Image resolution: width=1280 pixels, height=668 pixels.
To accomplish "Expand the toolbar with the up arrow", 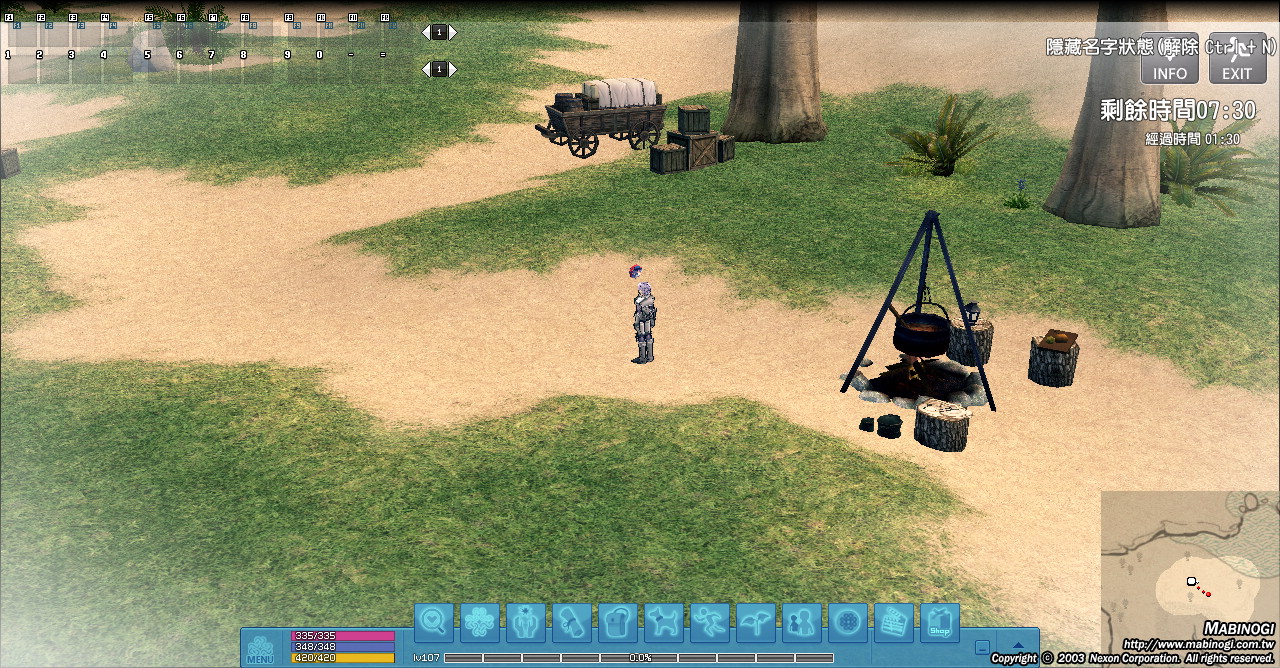I will pos(1018,646).
